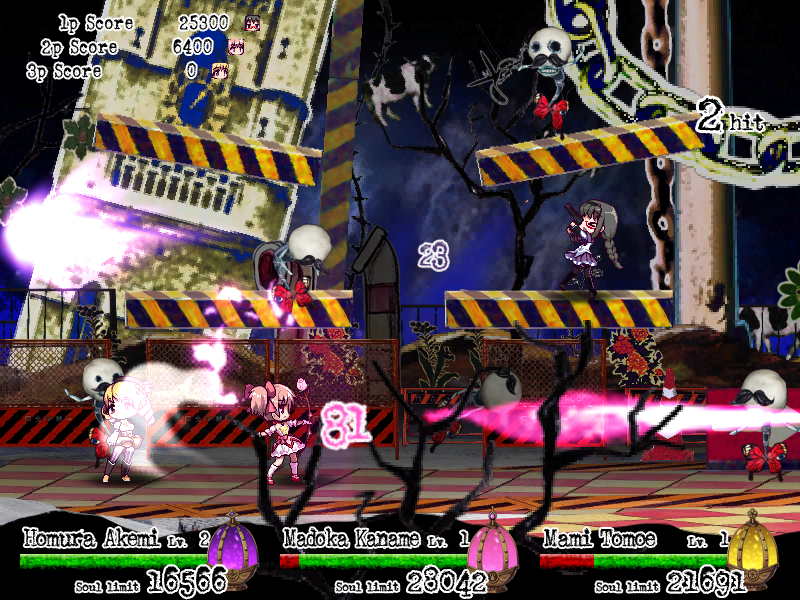The width and height of the screenshot is (800, 600).
Task: Click Madoka Kaname's pink soul gem
Action: tap(495, 549)
